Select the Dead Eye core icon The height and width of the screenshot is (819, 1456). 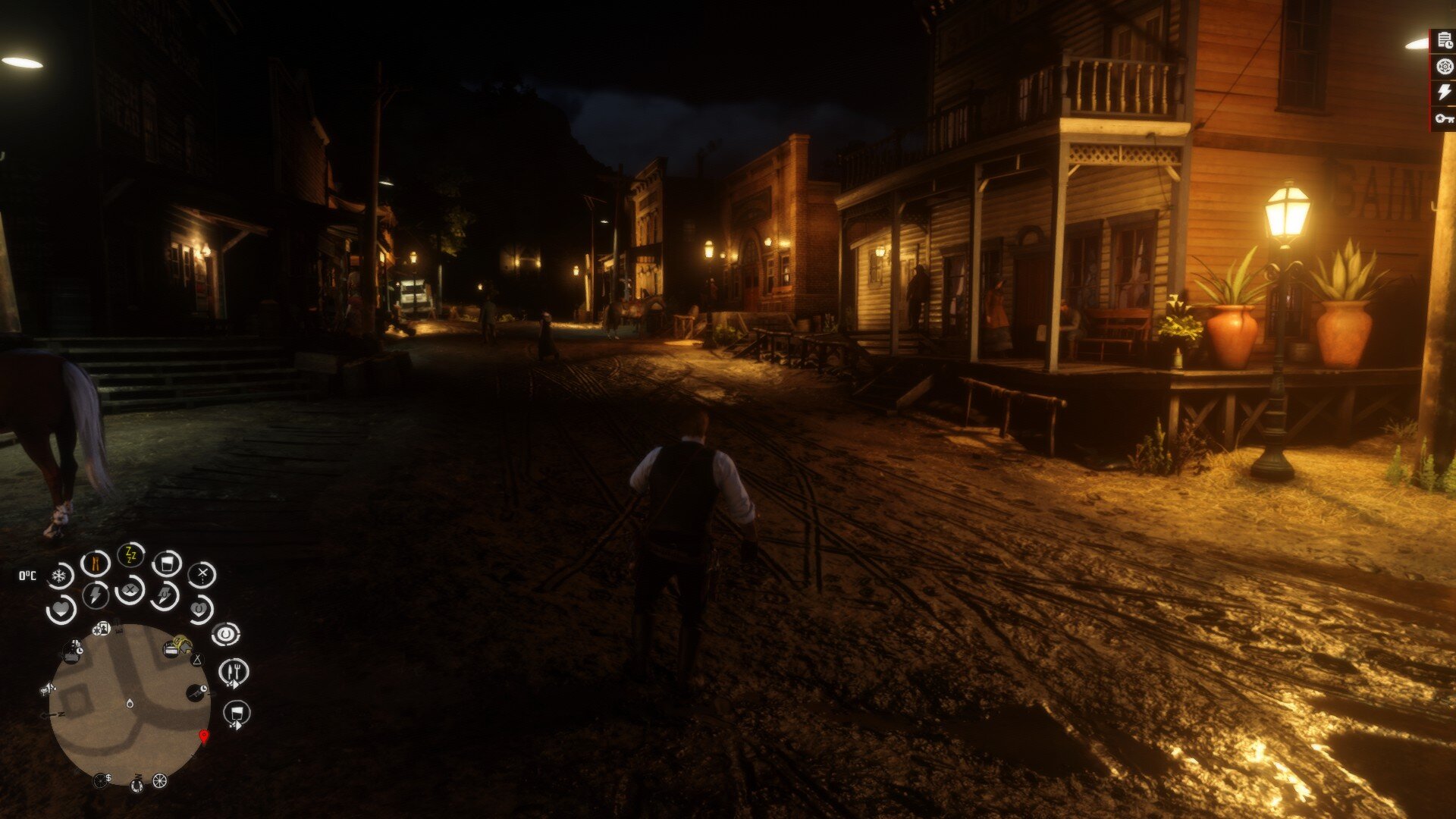point(130,589)
